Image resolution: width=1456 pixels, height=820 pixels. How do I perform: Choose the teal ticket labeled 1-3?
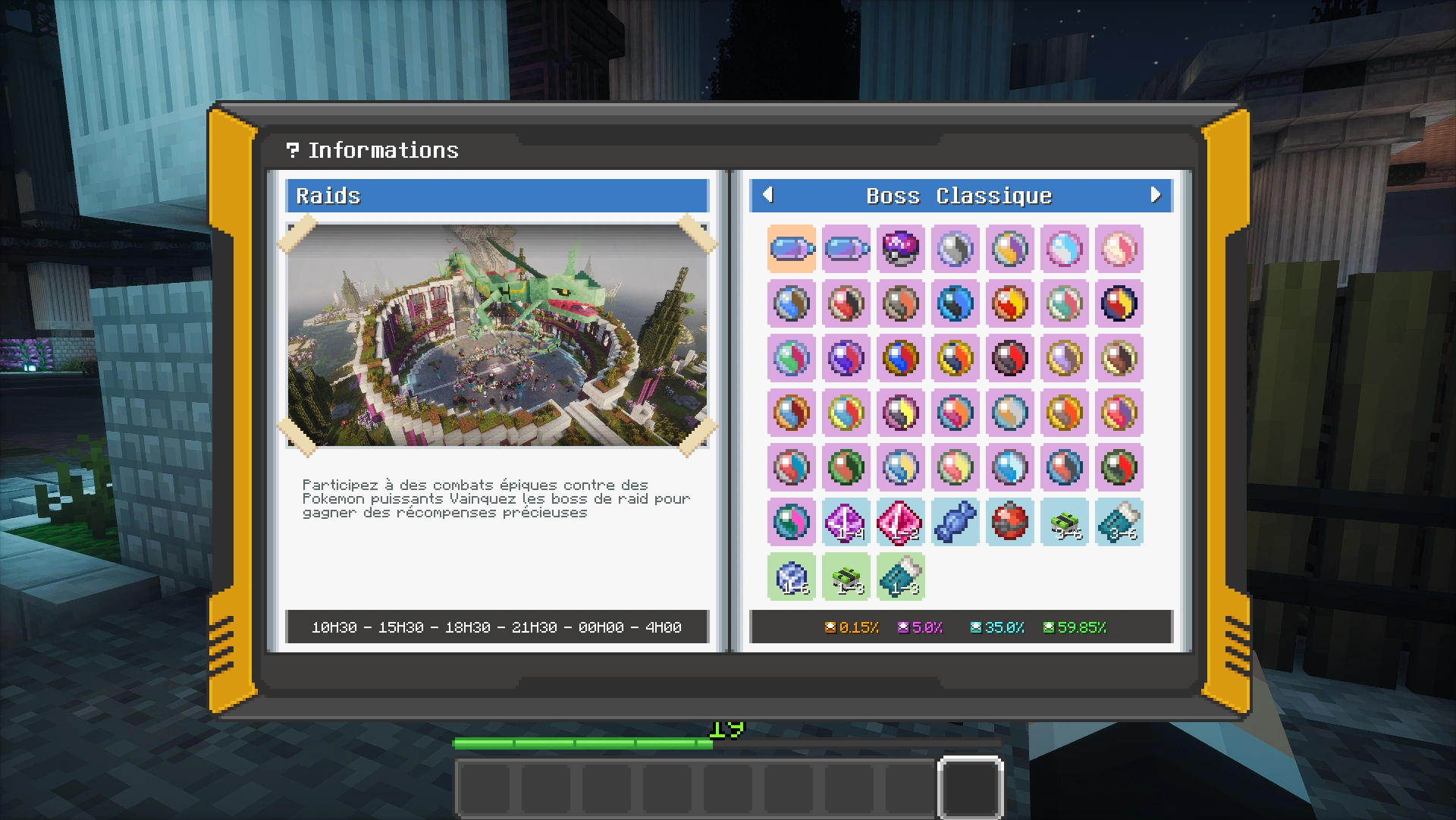900,577
